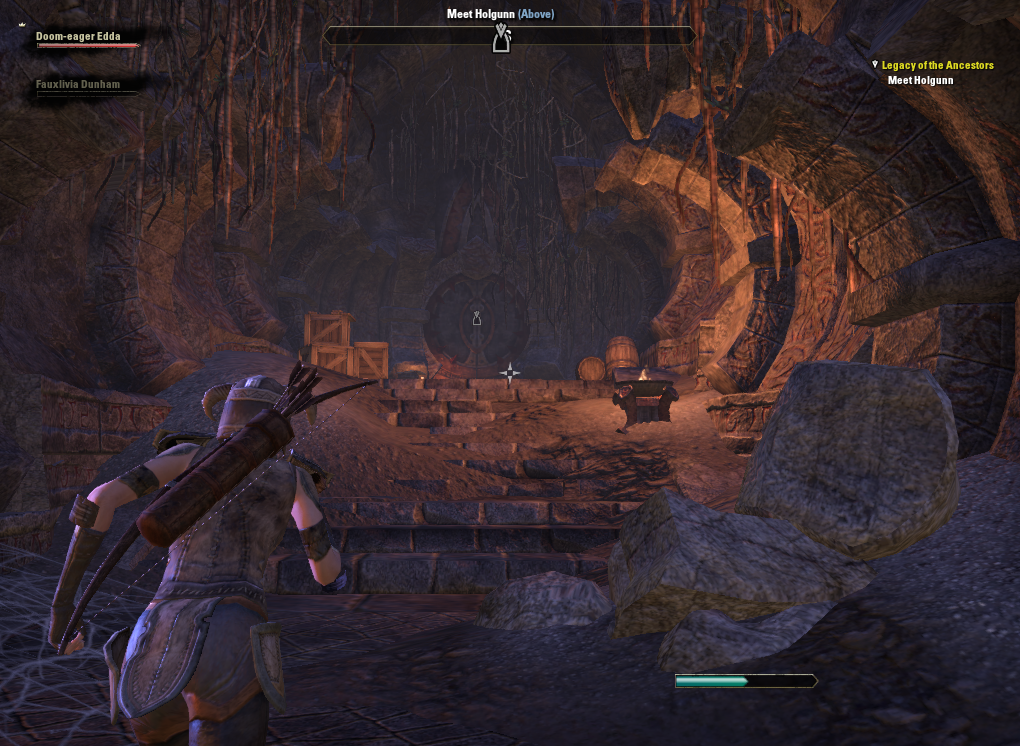The width and height of the screenshot is (1020, 746).
Task: Click the quest marker icon on the compass
Action: [501, 38]
